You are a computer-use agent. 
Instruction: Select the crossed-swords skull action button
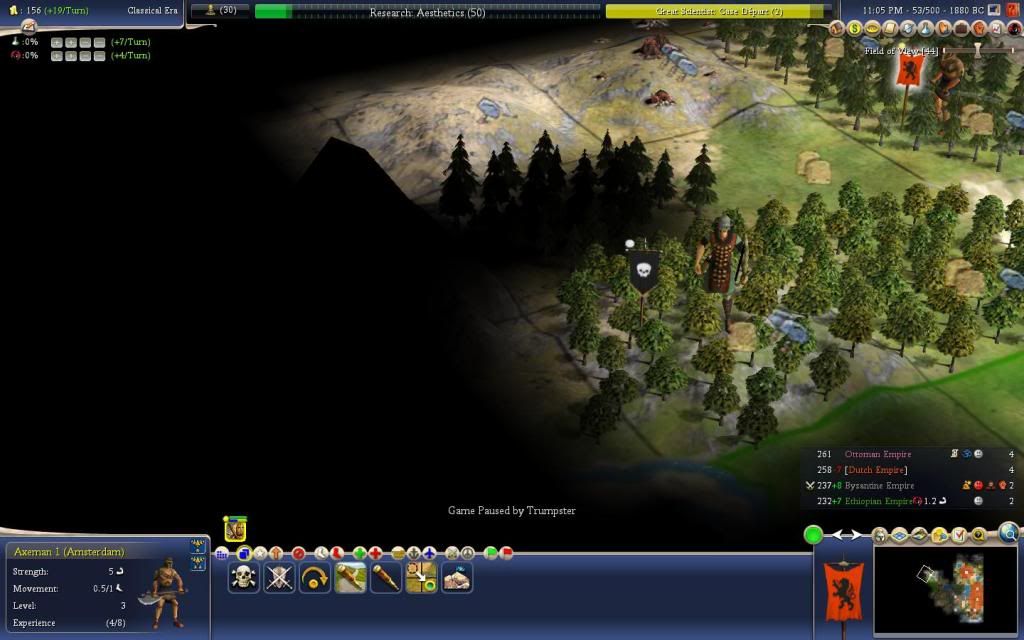click(279, 577)
